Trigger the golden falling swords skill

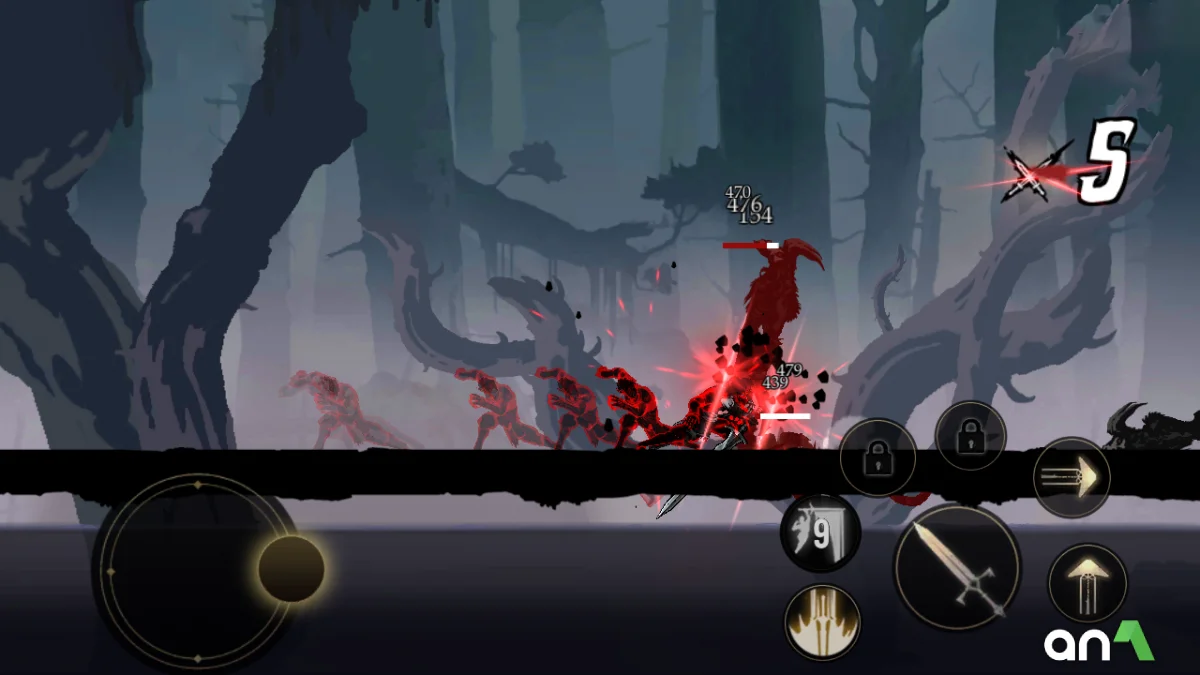coord(823,621)
